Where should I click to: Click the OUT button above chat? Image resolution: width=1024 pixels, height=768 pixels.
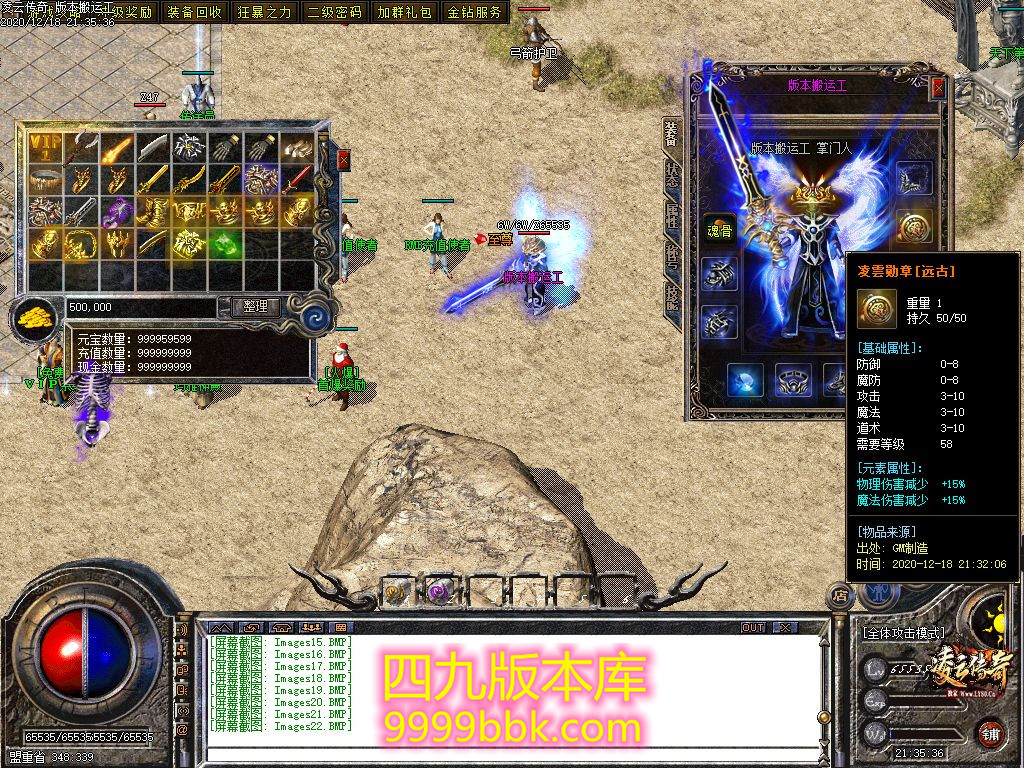pyautogui.click(x=753, y=628)
